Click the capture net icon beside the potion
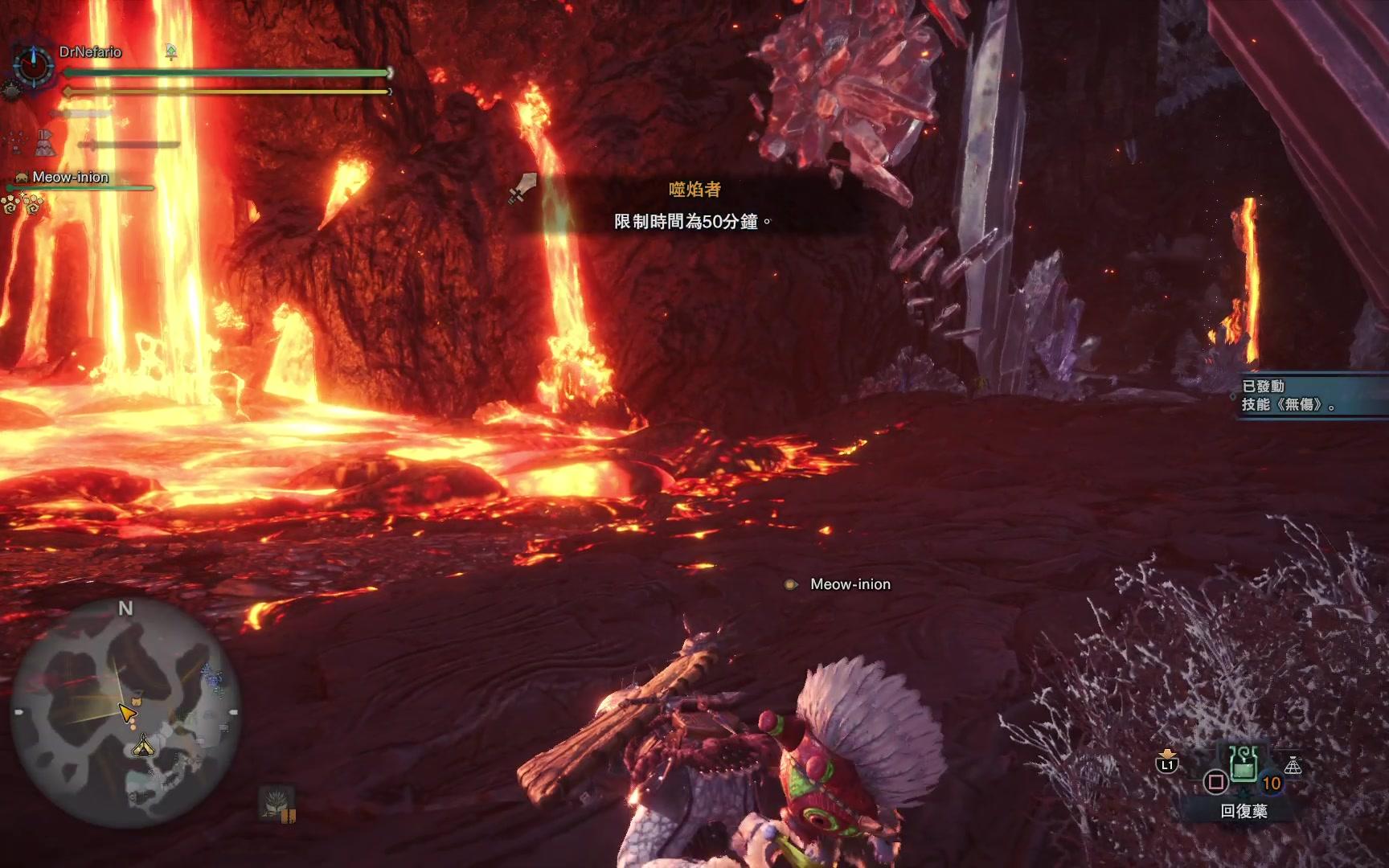Viewport: 1389px width, 868px height. [x=1293, y=764]
